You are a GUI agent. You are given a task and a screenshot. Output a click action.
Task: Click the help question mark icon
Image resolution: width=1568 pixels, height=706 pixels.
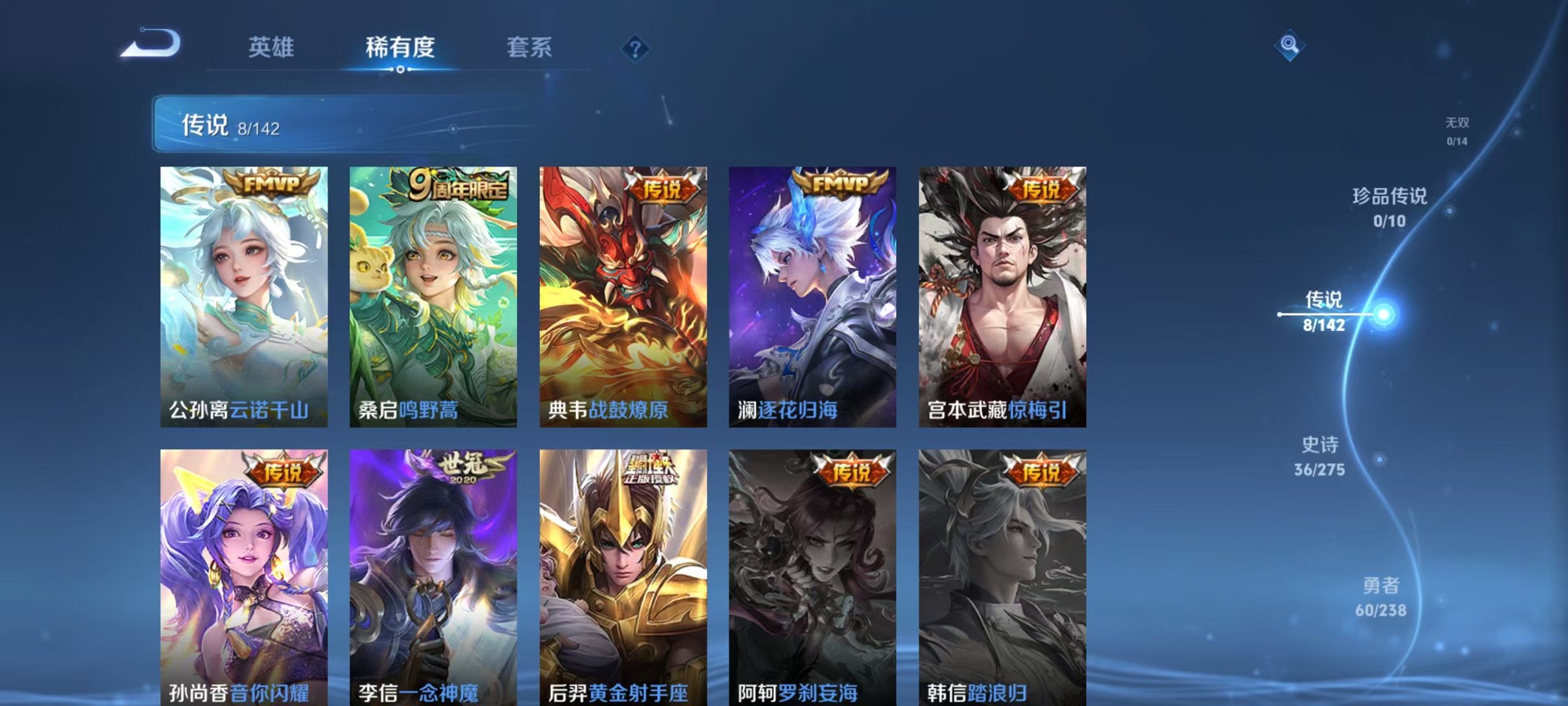[636, 49]
